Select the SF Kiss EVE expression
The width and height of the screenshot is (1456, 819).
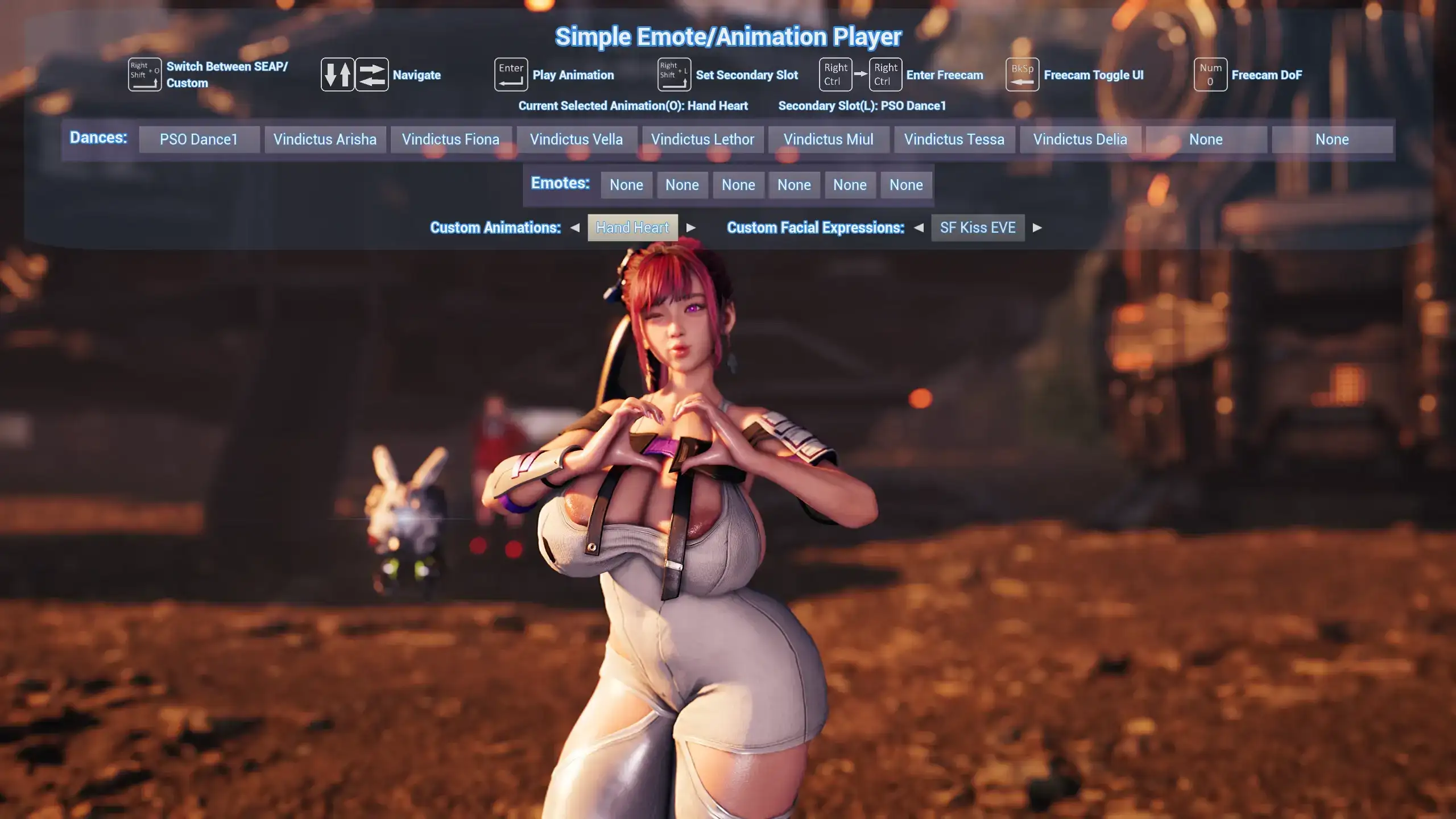pyautogui.click(x=978, y=227)
